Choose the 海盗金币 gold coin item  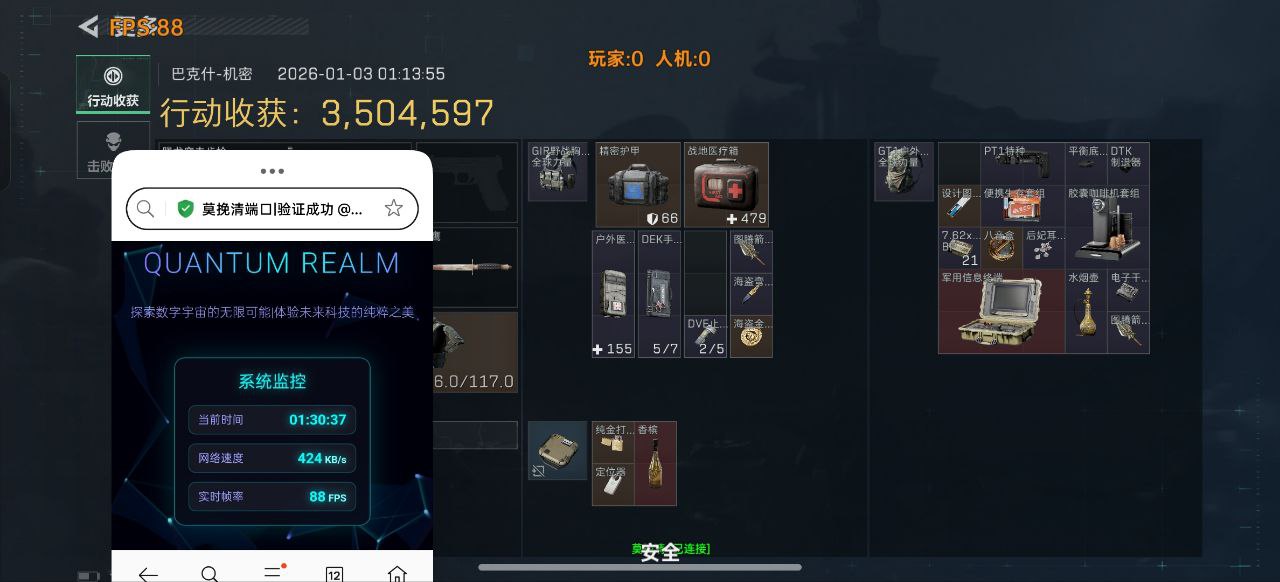[751, 336]
